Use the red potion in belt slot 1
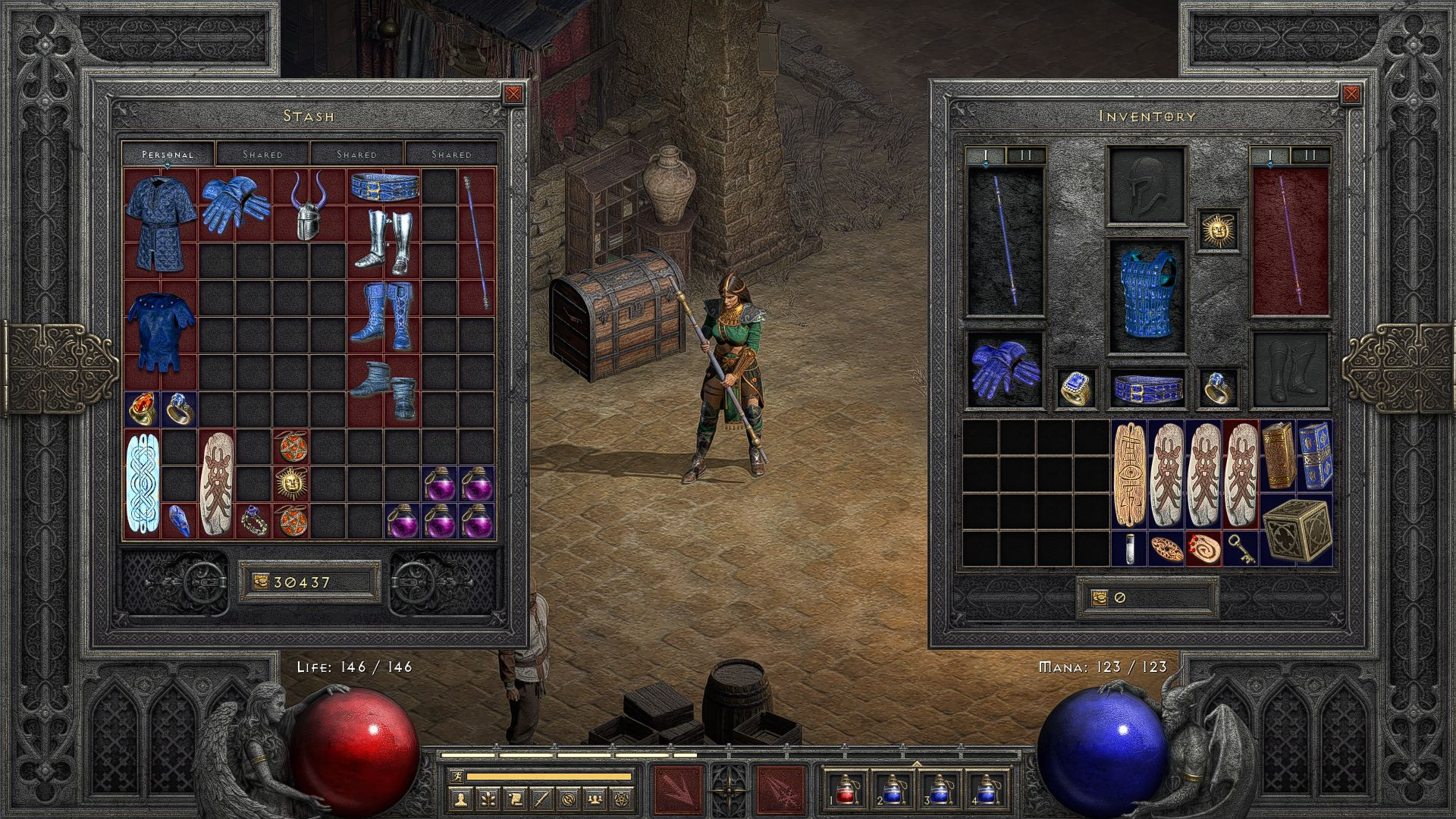 (x=846, y=790)
